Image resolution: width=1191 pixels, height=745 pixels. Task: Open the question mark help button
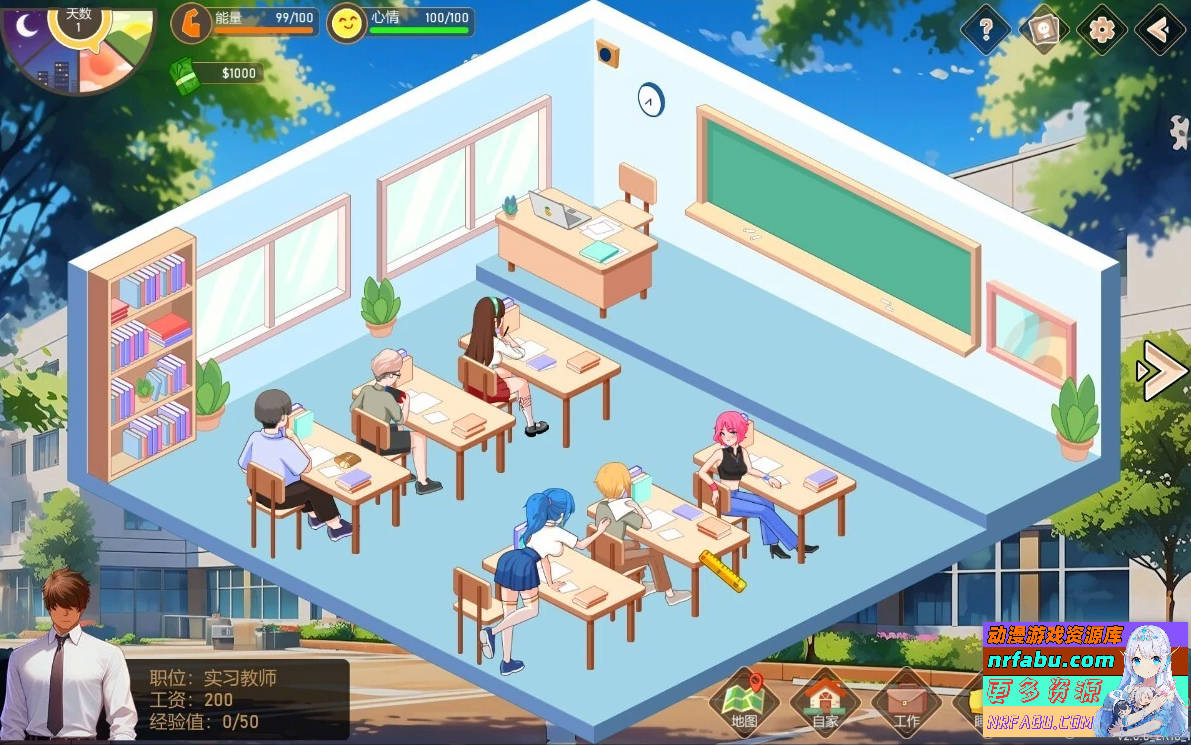tap(986, 30)
